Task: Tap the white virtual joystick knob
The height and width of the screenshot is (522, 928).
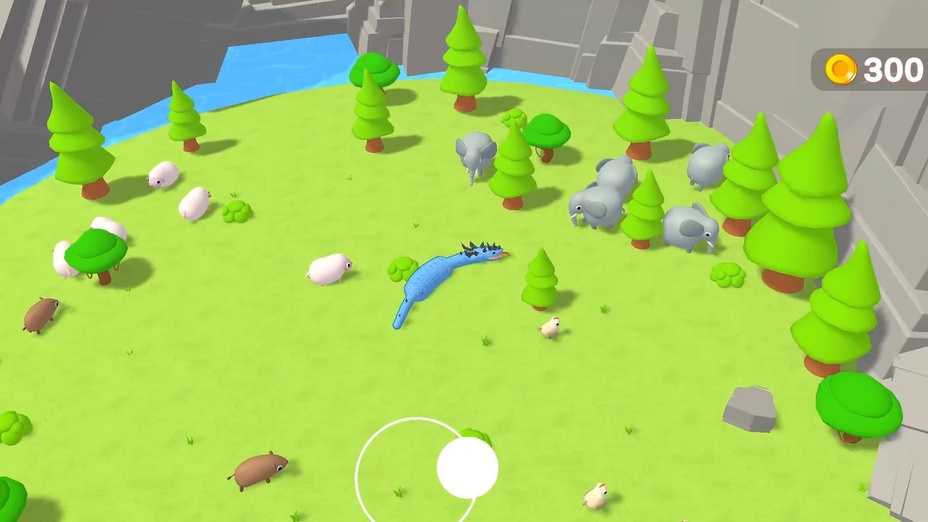Action: click(467, 467)
